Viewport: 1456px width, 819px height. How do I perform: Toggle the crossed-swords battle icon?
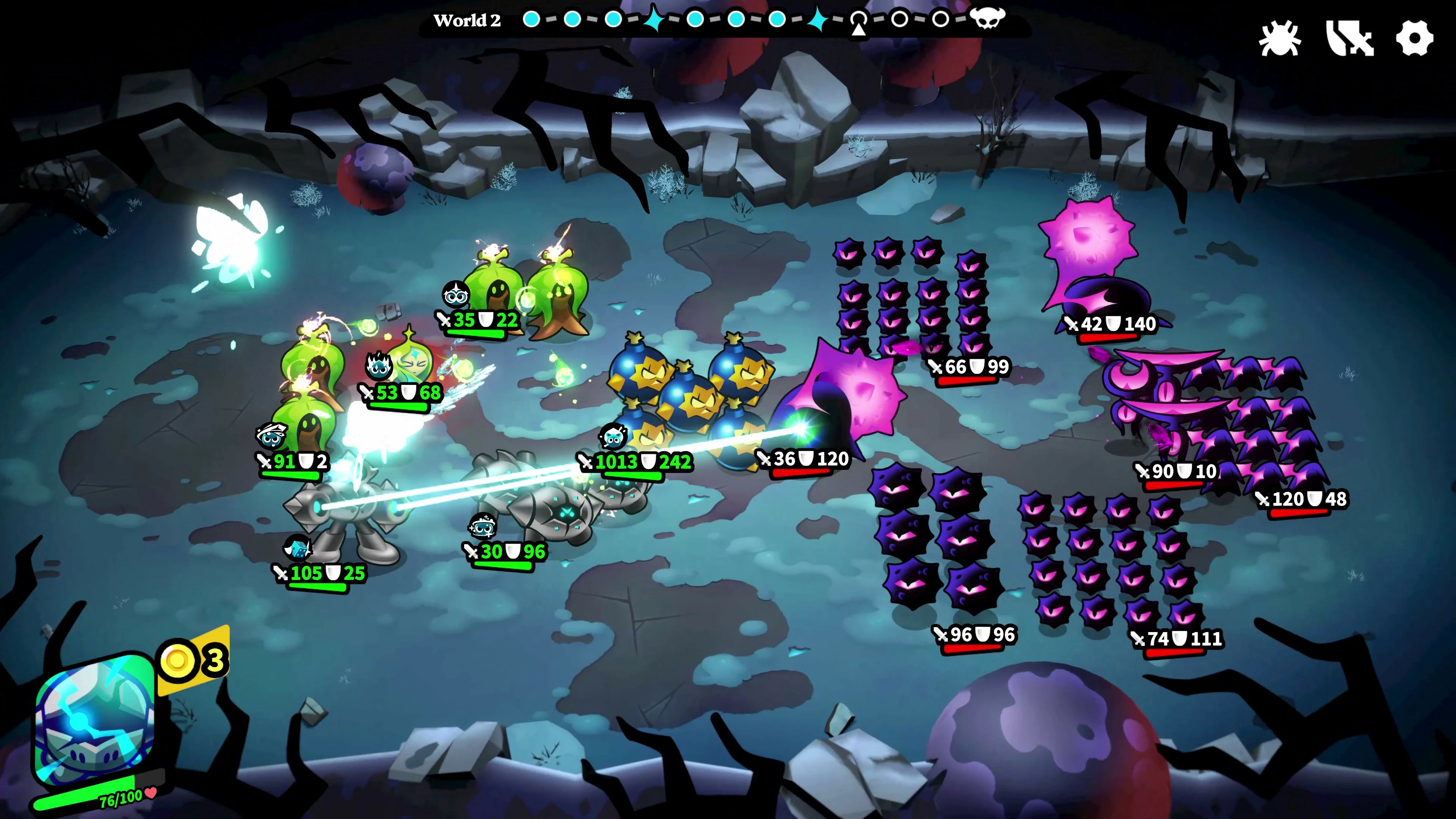(x=1349, y=38)
